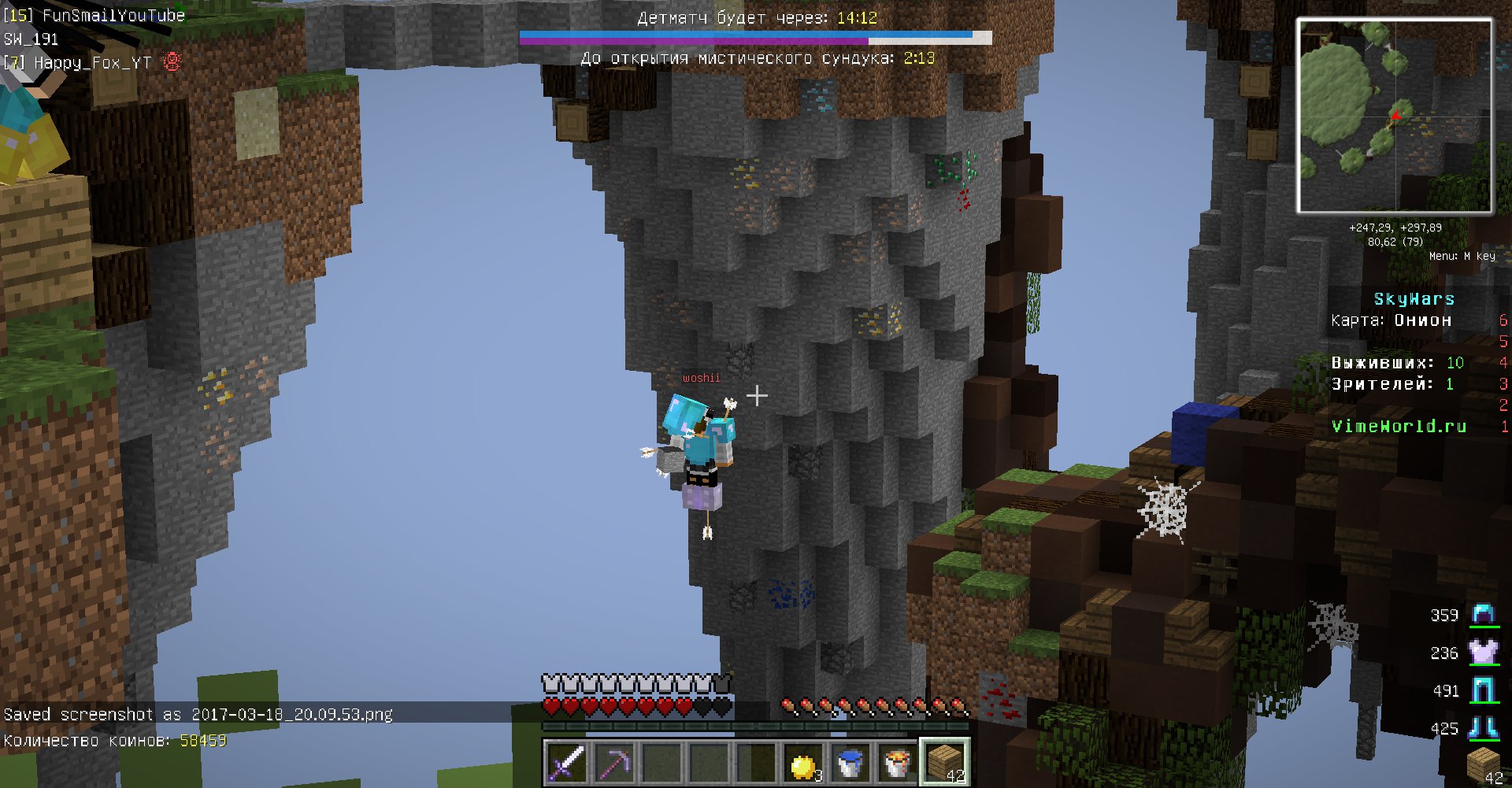This screenshot has height=788, width=1512.
Task: Click the VimeWorld.ru scoreboard link
Action: 1399,426
